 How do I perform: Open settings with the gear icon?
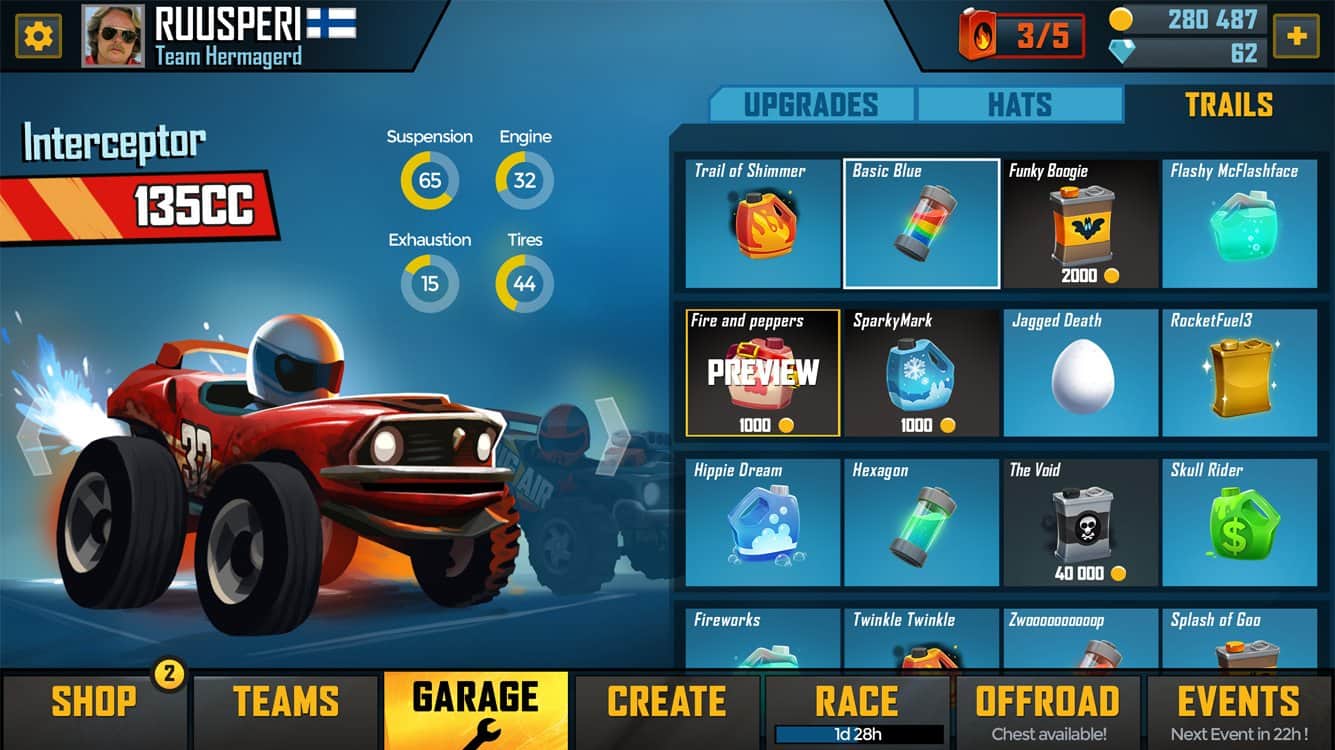[x=38, y=37]
